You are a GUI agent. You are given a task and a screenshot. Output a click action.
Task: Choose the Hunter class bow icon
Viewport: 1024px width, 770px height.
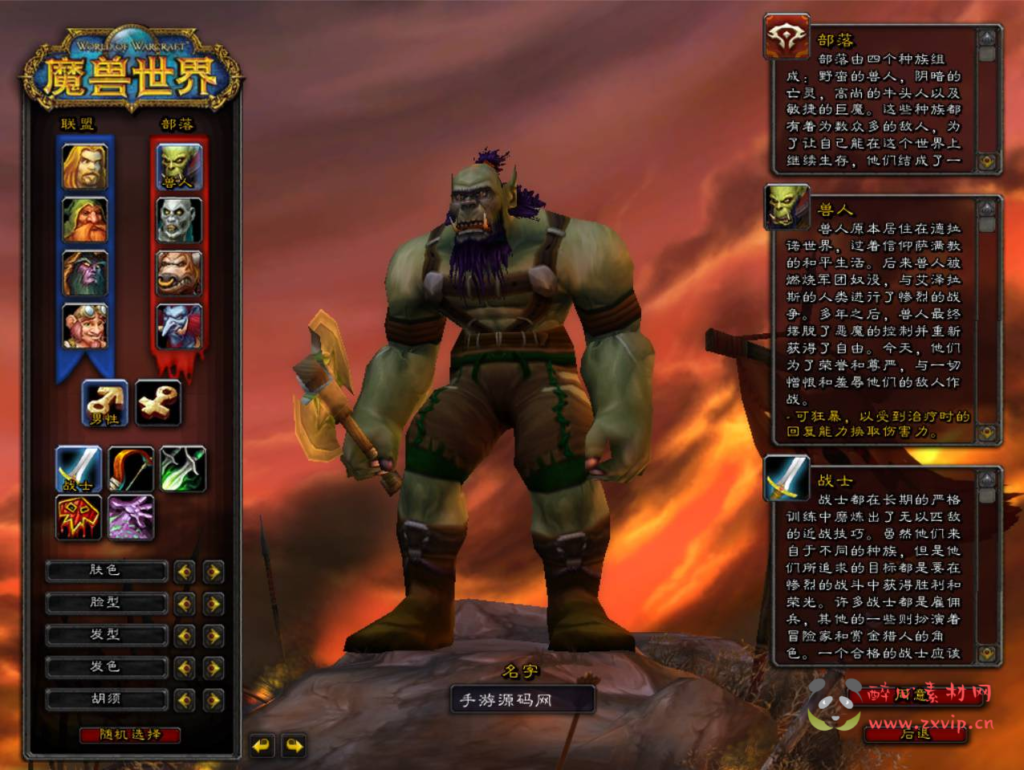131,469
